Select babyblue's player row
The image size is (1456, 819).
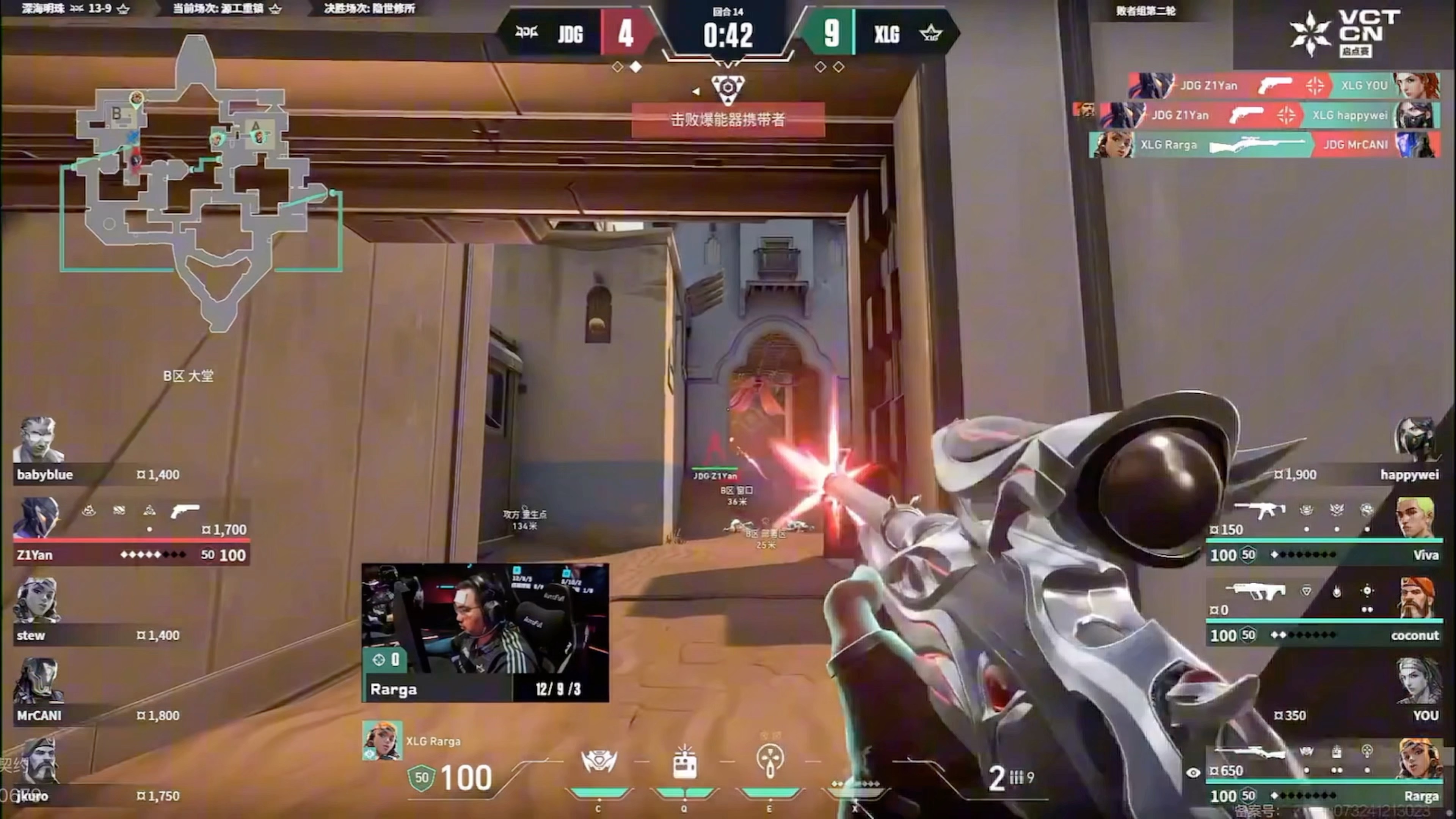click(96, 452)
